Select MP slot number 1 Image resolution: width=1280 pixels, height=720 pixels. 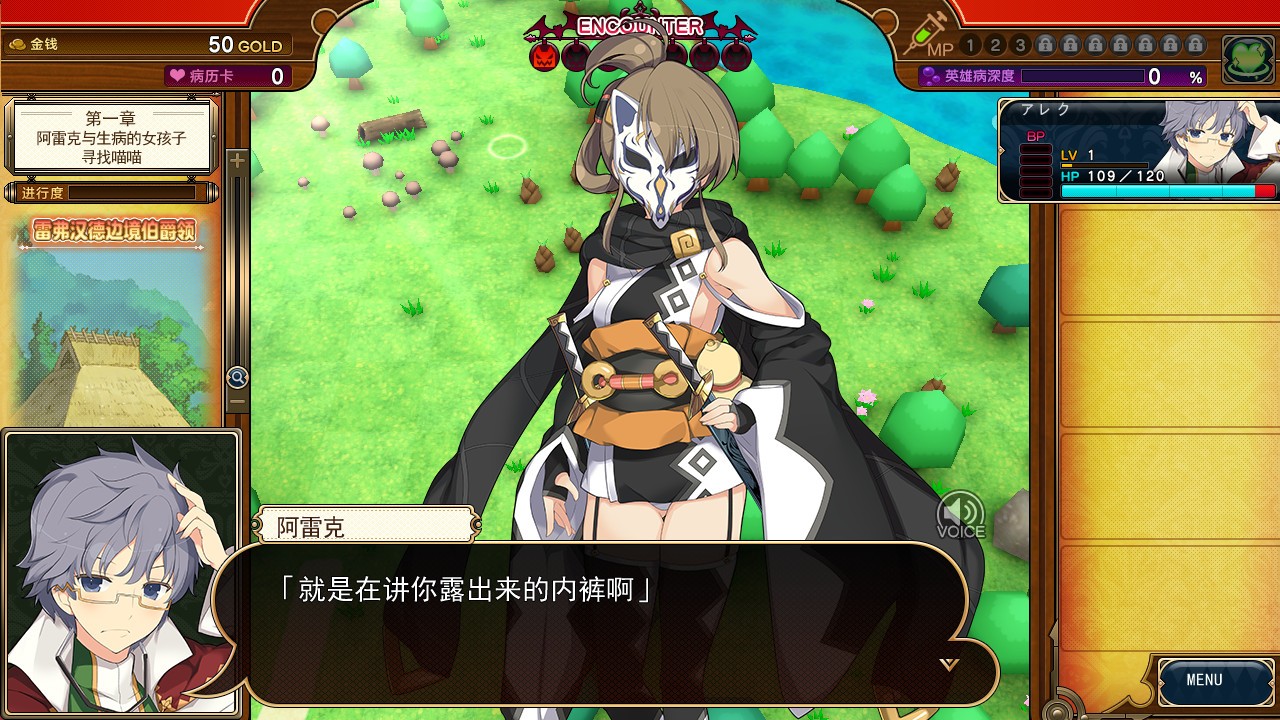pyautogui.click(x=970, y=45)
